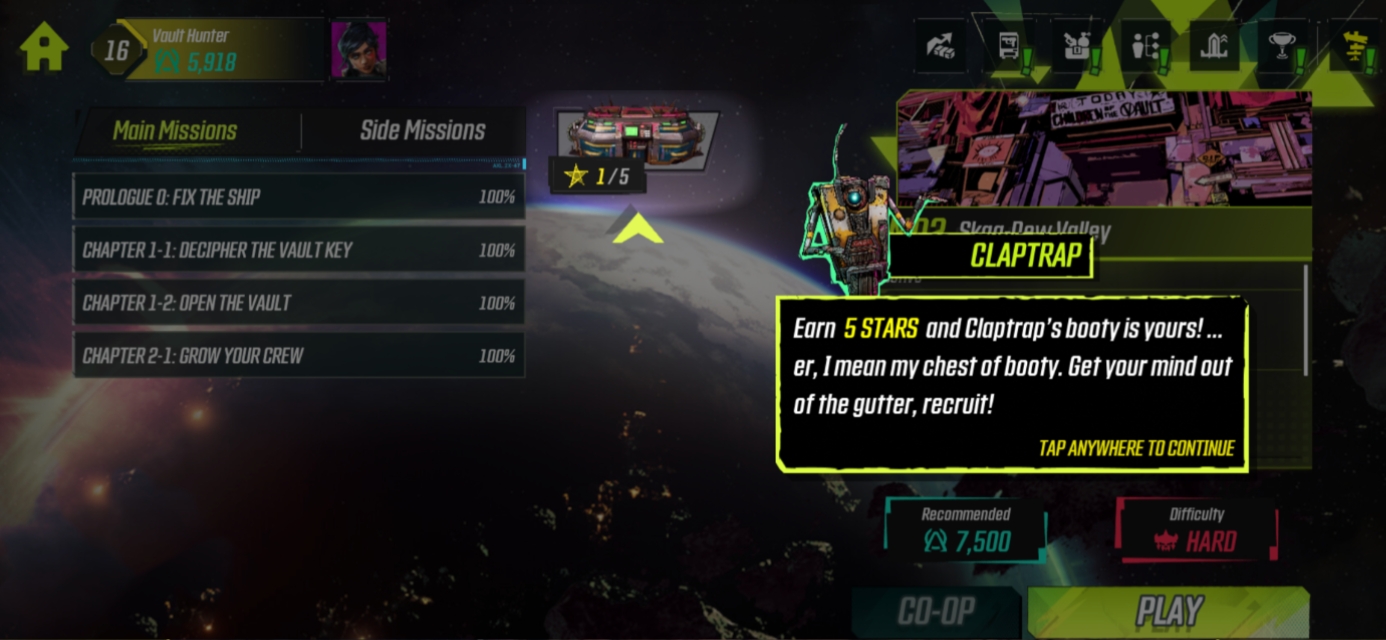Start the mission with PLAY
The height and width of the screenshot is (640, 1386).
[x=1168, y=611]
